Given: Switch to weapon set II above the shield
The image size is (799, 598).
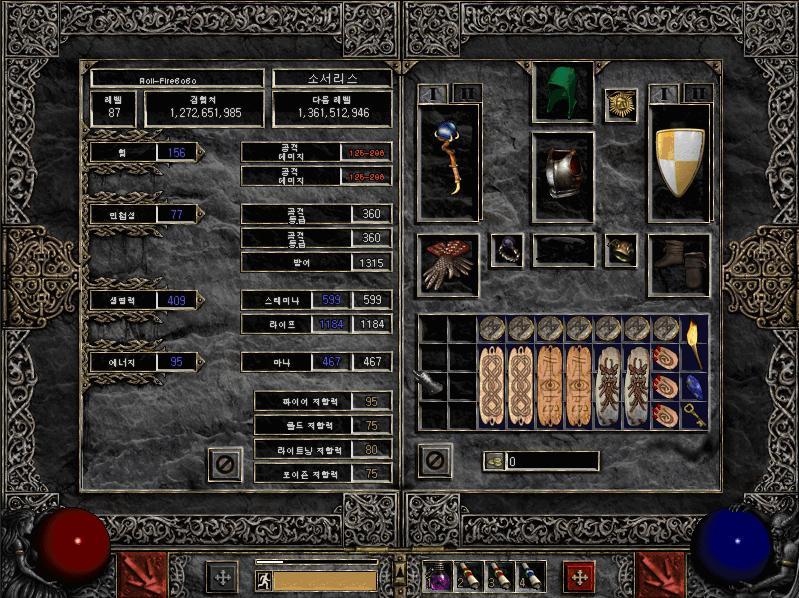Looking at the screenshot, I should point(697,94).
